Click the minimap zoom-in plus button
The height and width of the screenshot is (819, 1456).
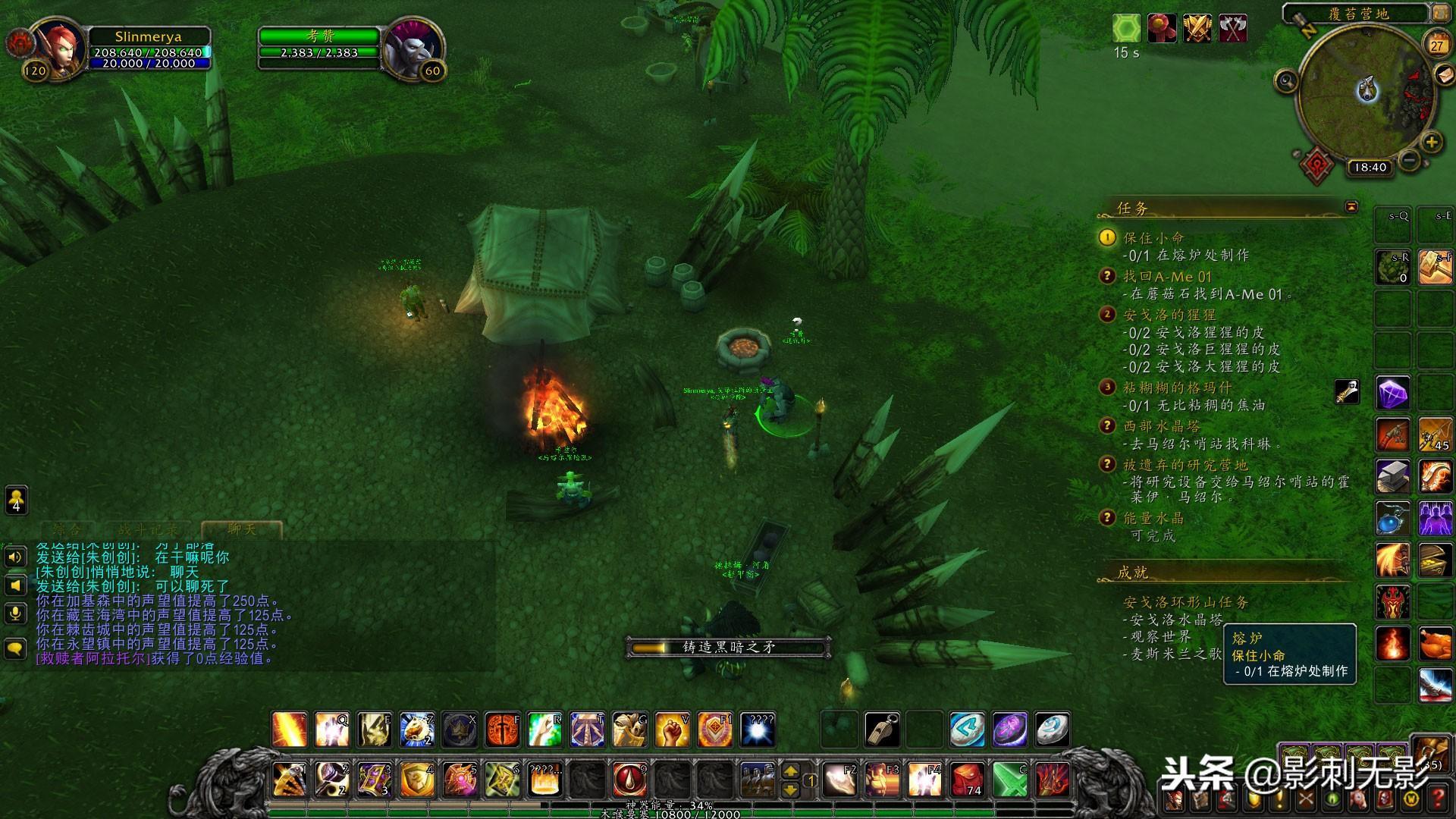click(x=1431, y=142)
